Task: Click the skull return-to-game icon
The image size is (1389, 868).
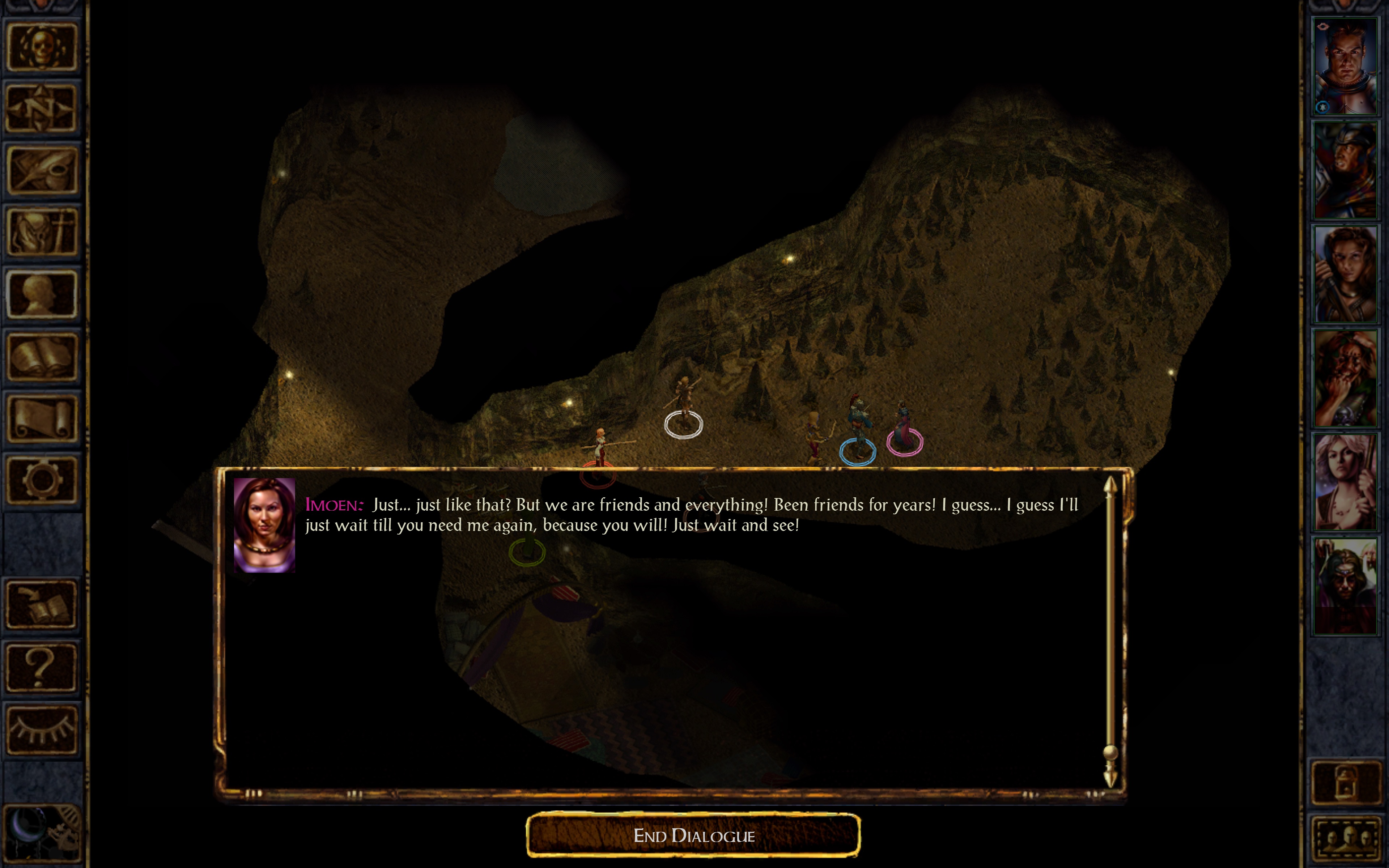Action: pos(41,47)
